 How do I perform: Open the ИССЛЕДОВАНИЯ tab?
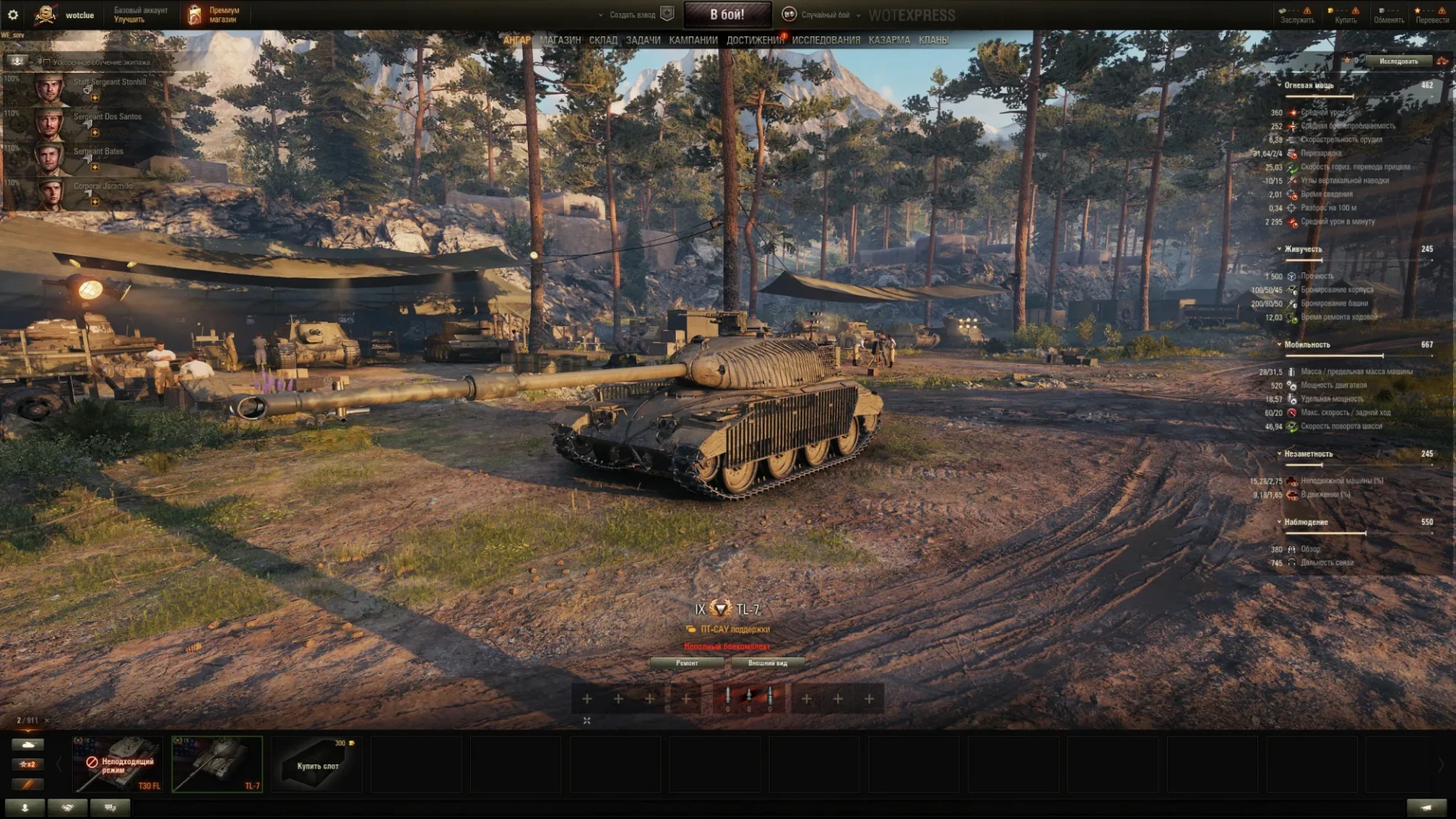(x=826, y=40)
